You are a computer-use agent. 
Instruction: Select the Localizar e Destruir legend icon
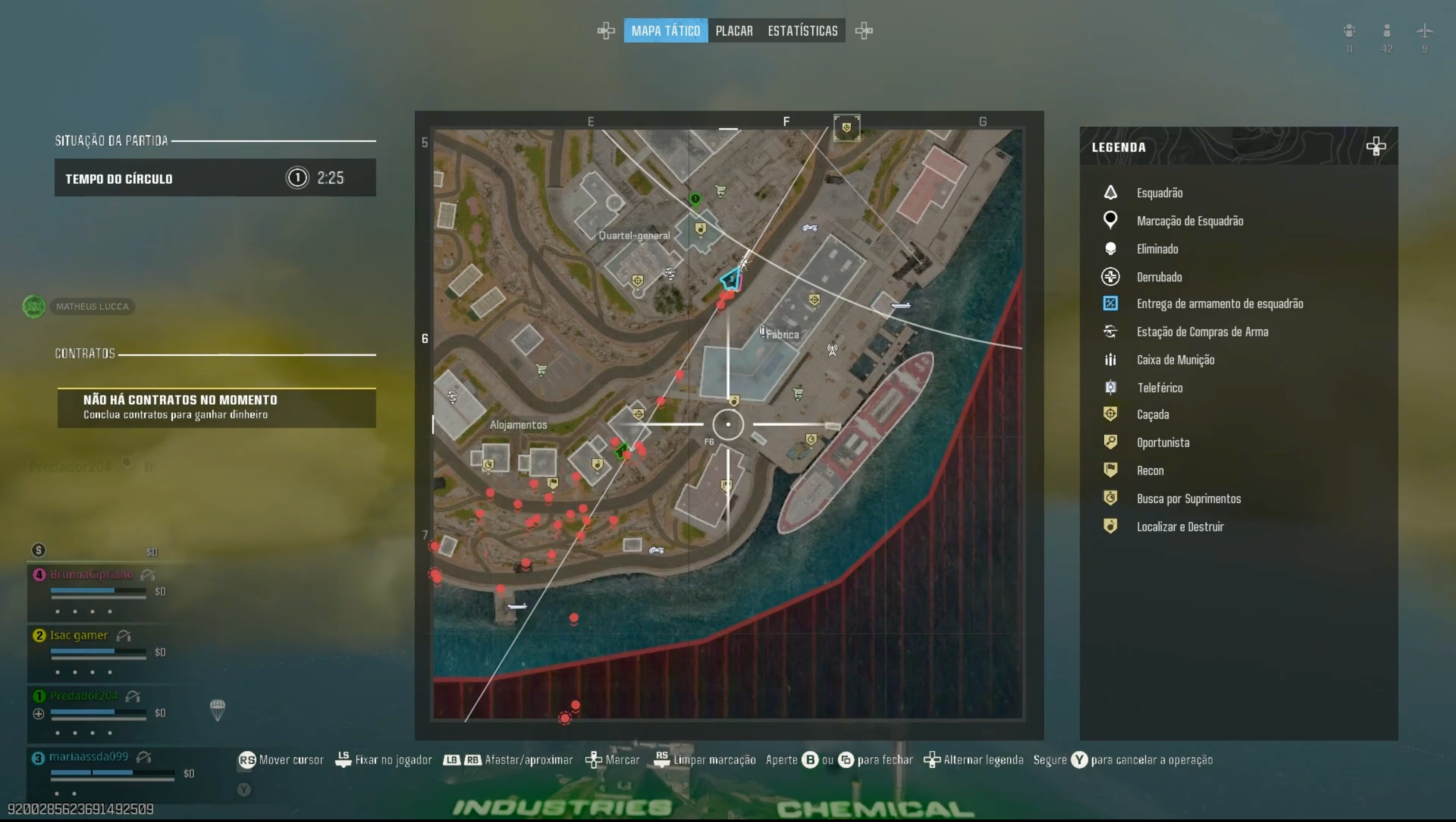click(1111, 526)
